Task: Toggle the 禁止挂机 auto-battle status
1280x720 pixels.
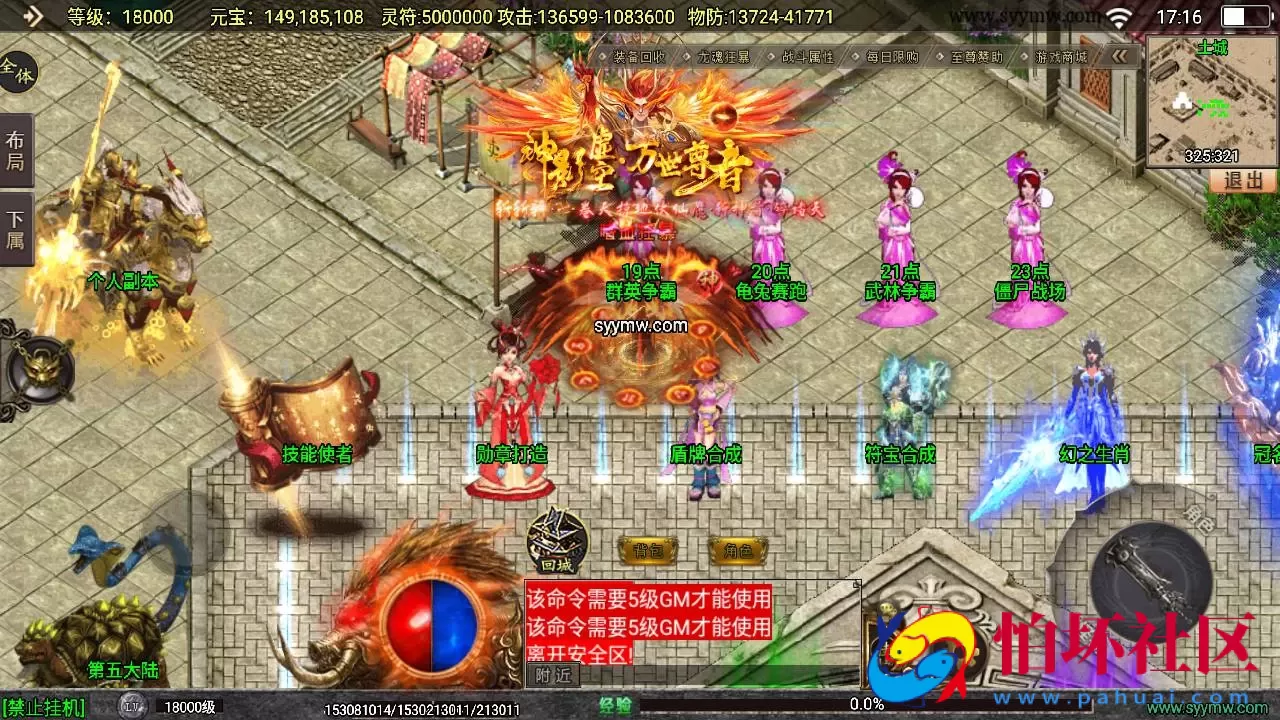Action: point(44,708)
